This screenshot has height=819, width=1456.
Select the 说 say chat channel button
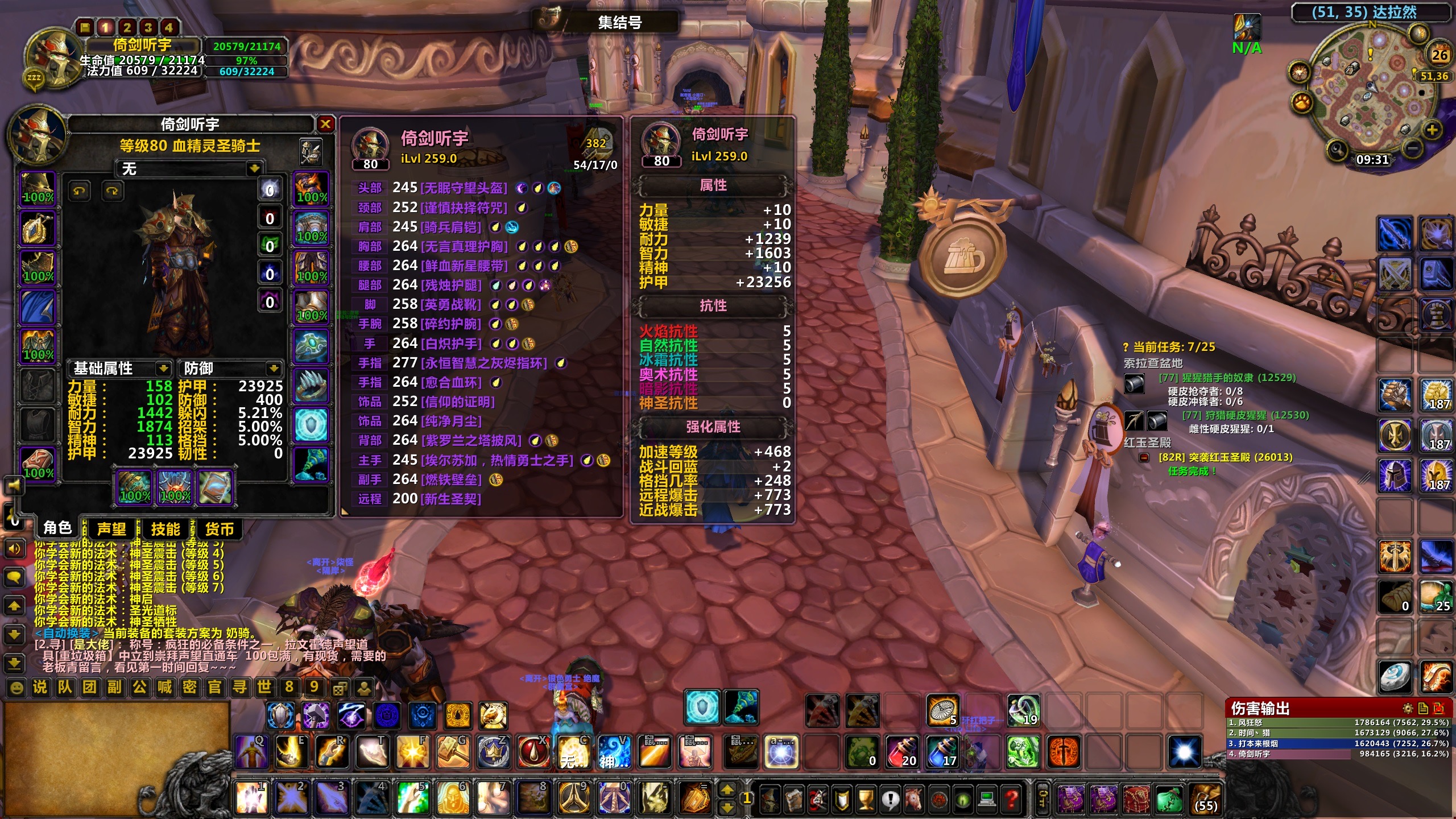click(40, 687)
